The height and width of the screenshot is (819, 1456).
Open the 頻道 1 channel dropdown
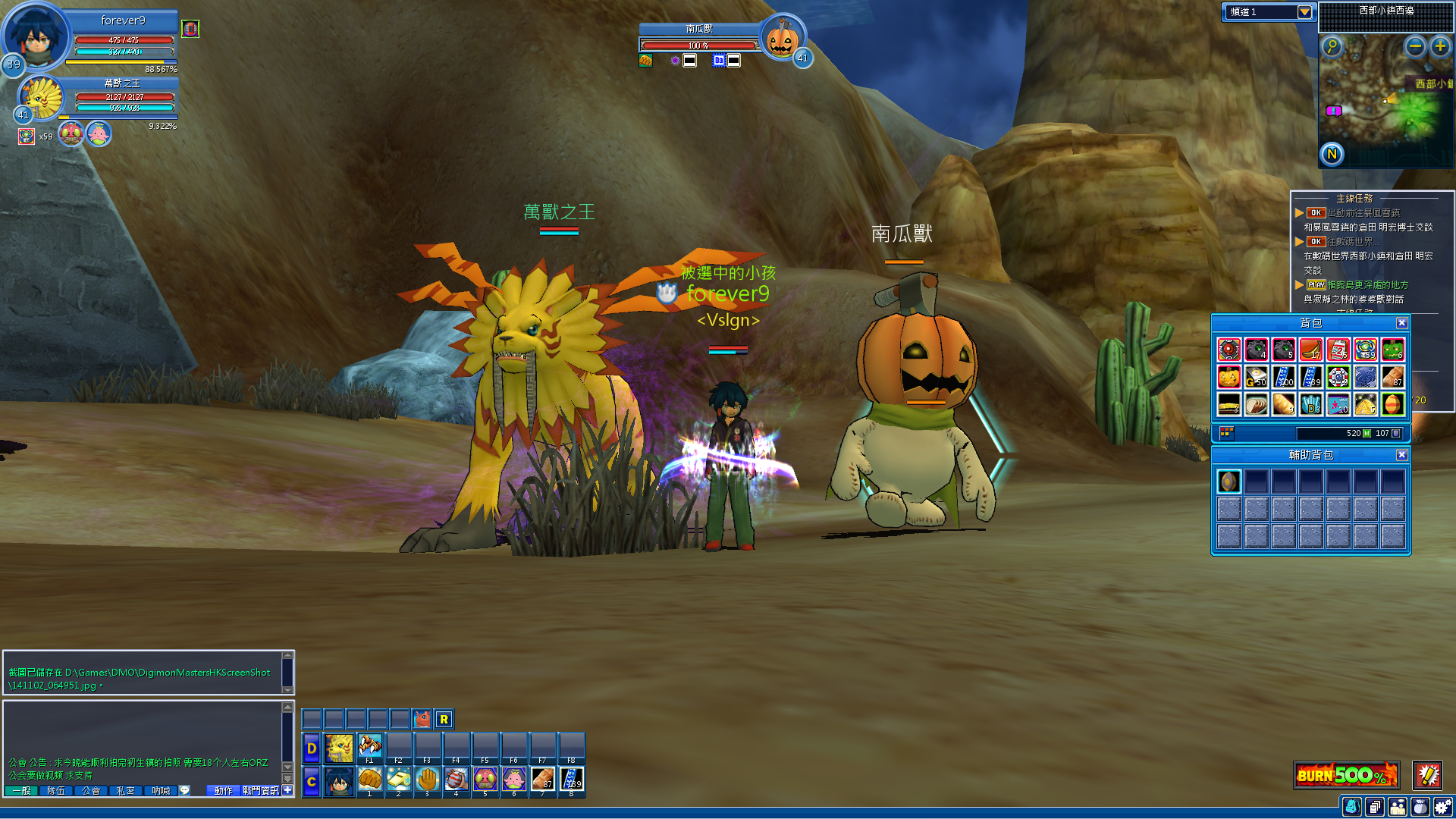(1304, 12)
